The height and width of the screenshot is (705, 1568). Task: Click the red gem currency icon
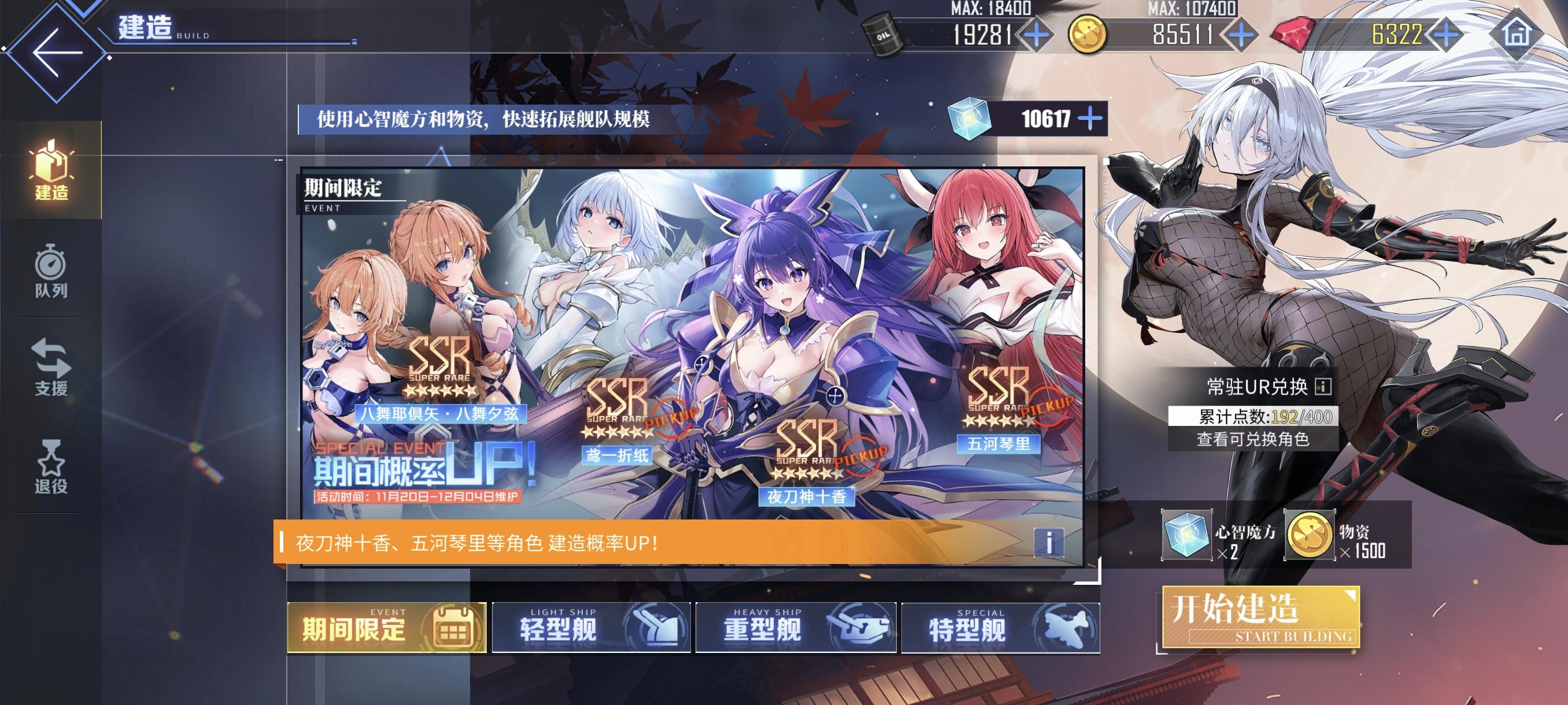[1293, 35]
